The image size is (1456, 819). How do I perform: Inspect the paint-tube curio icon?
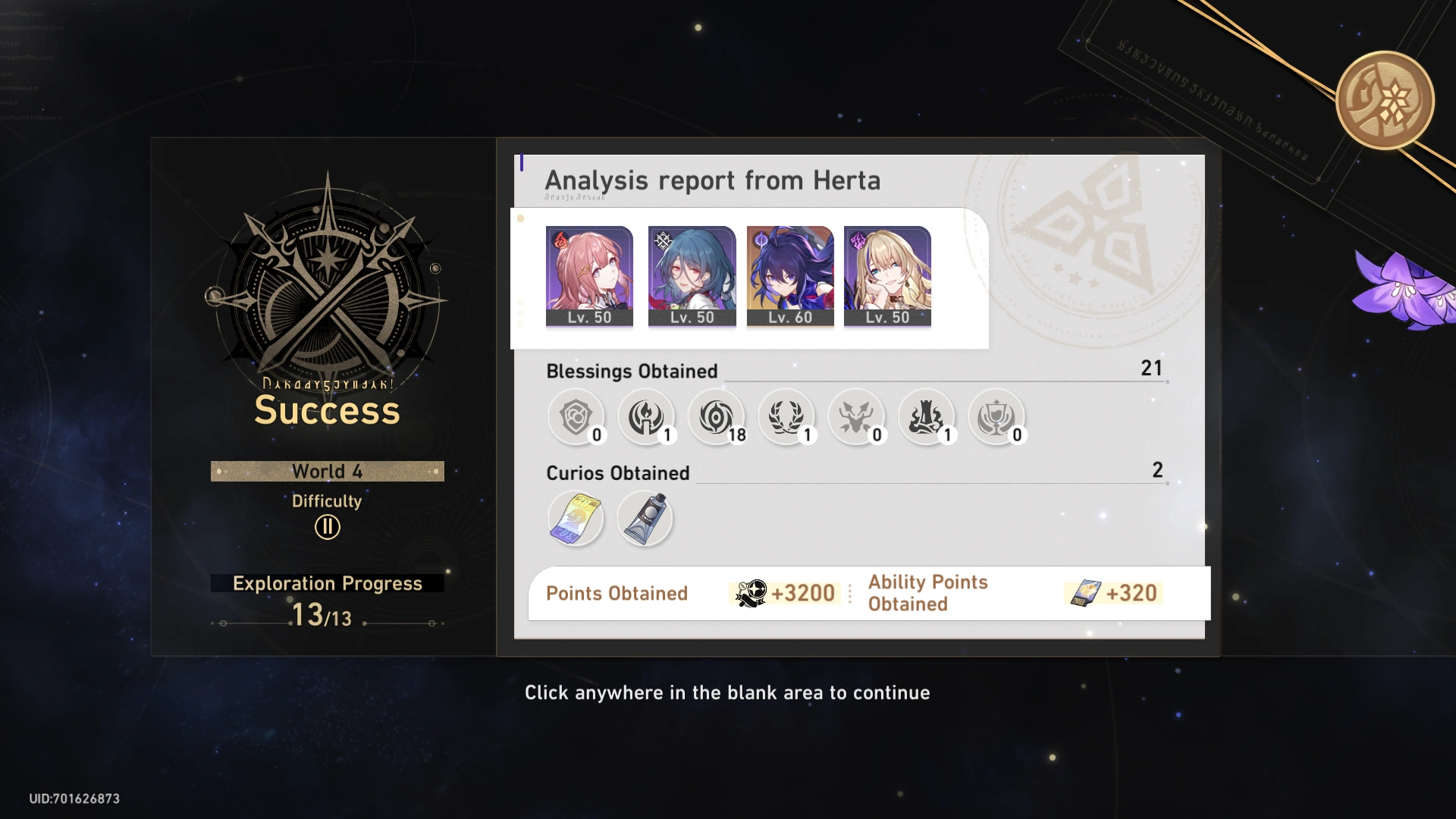[x=645, y=518]
